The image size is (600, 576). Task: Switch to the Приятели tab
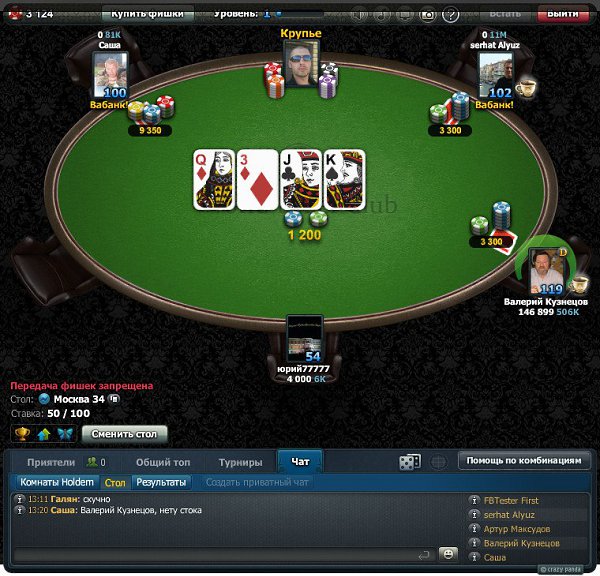(x=51, y=462)
